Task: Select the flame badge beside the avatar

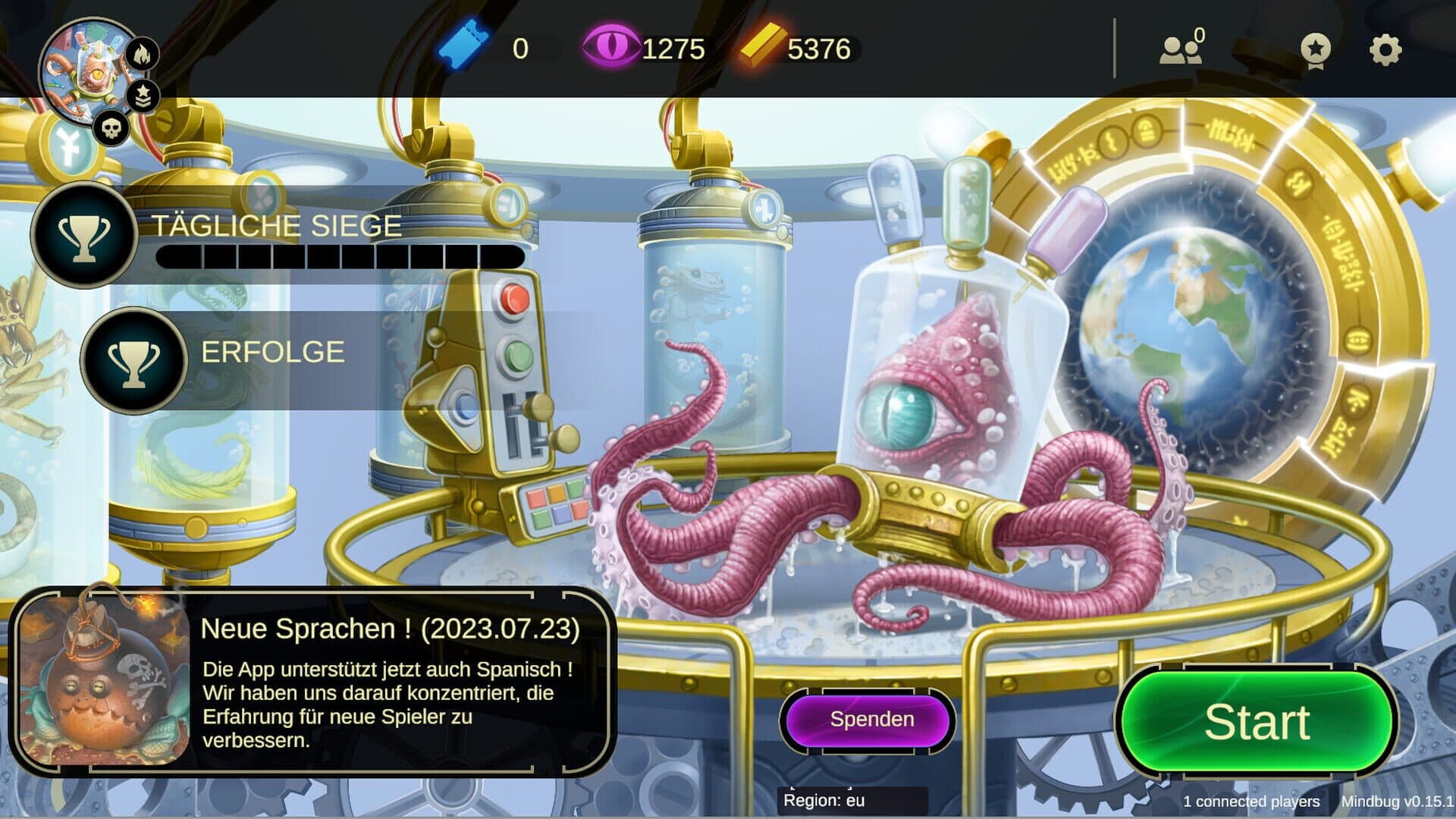Action: (x=142, y=54)
